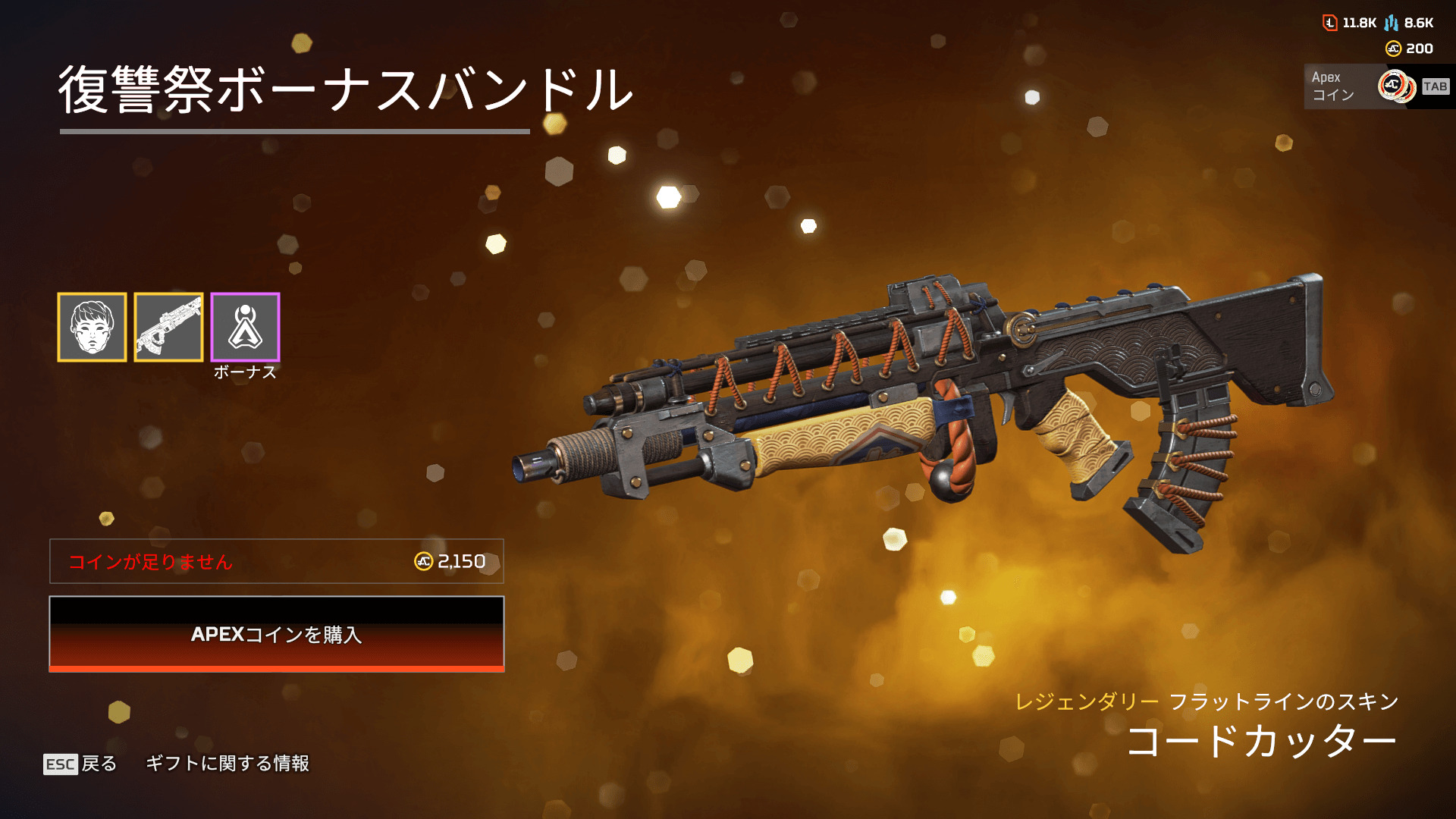Click the APEXコインを購入 button
Screen dimensions: 1456x819
point(277,634)
